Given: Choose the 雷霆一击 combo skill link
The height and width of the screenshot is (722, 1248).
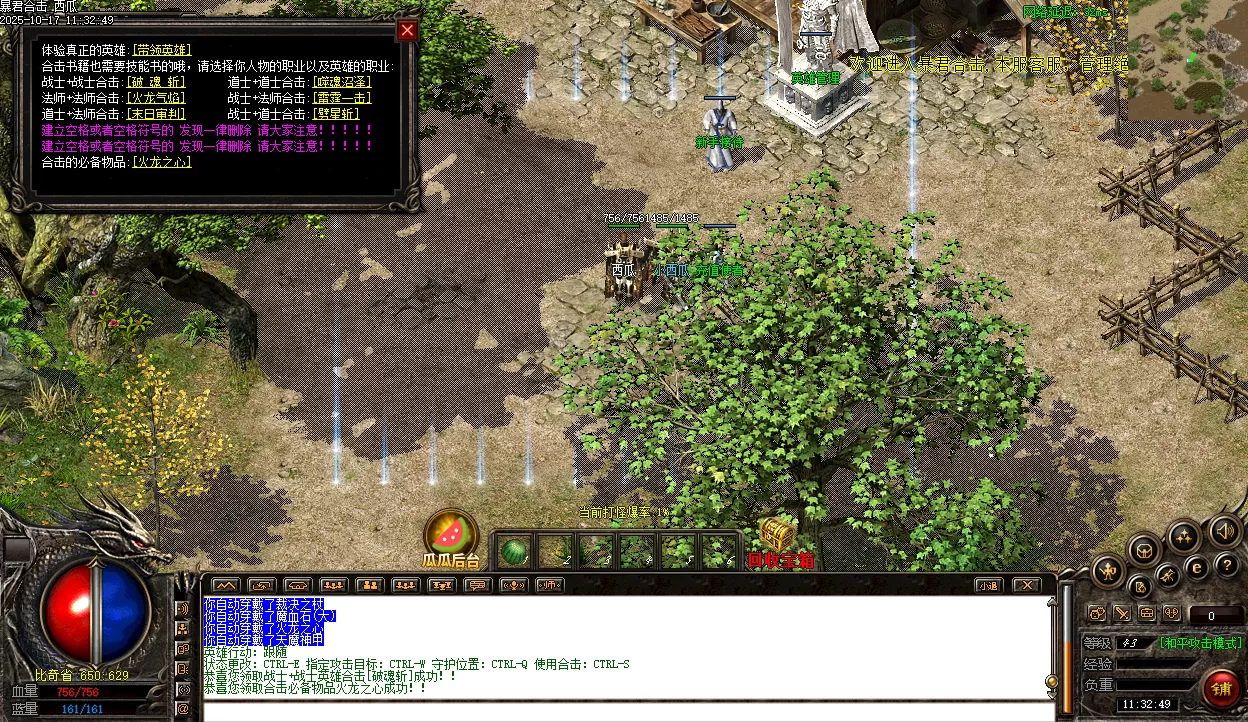Looking at the screenshot, I should tap(342, 98).
